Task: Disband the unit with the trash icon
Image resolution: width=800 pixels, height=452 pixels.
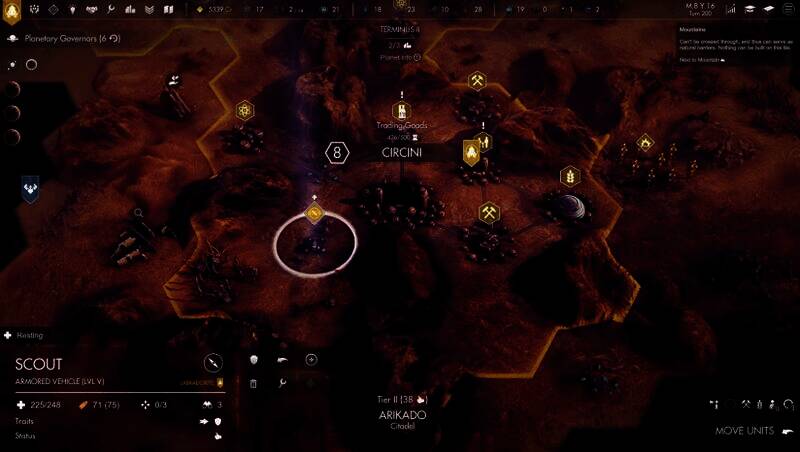Action: tap(254, 383)
